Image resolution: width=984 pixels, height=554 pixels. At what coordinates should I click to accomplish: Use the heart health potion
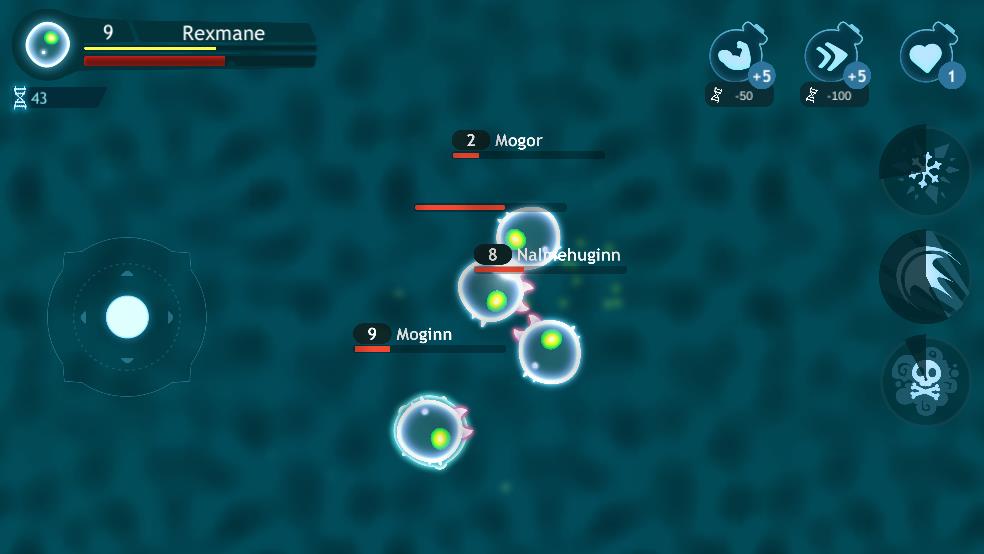928,57
